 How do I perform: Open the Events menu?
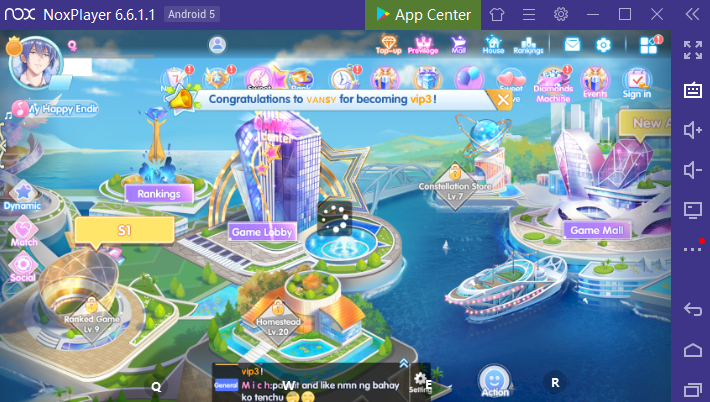(594, 82)
